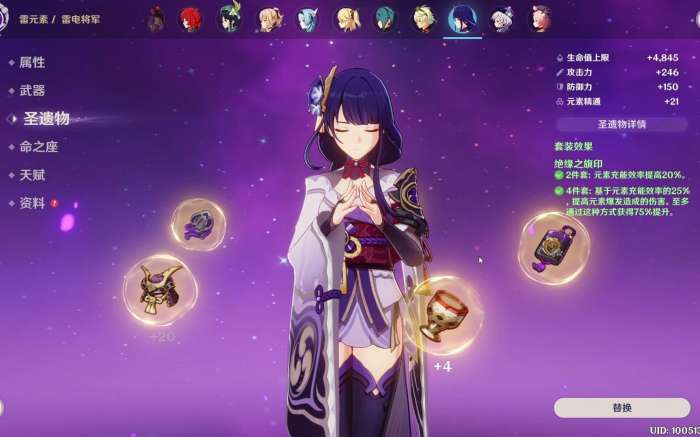Show the 天赋 talents section
This screenshot has width=700, height=437.
tap(32, 175)
